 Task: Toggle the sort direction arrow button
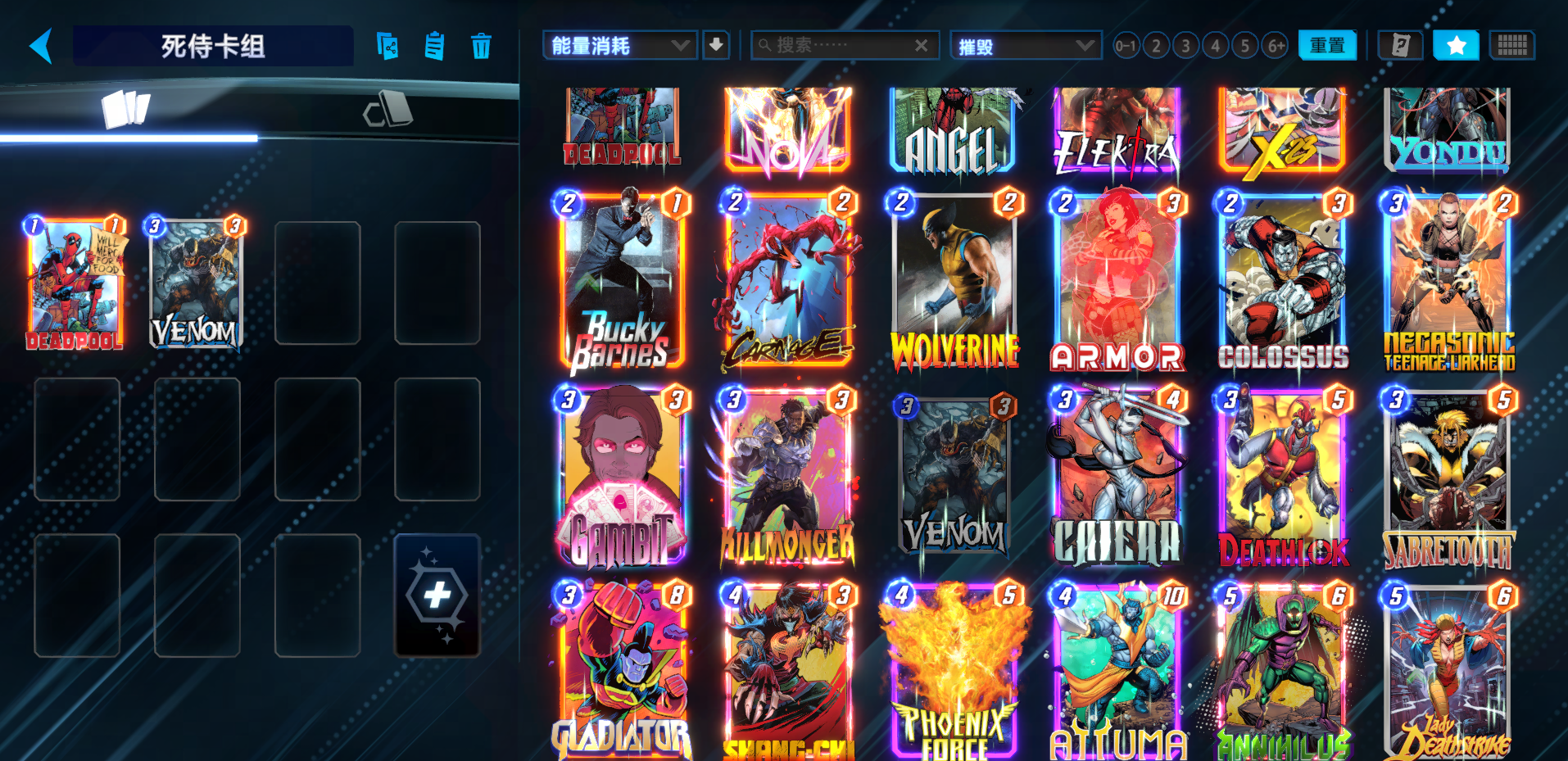click(x=716, y=45)
